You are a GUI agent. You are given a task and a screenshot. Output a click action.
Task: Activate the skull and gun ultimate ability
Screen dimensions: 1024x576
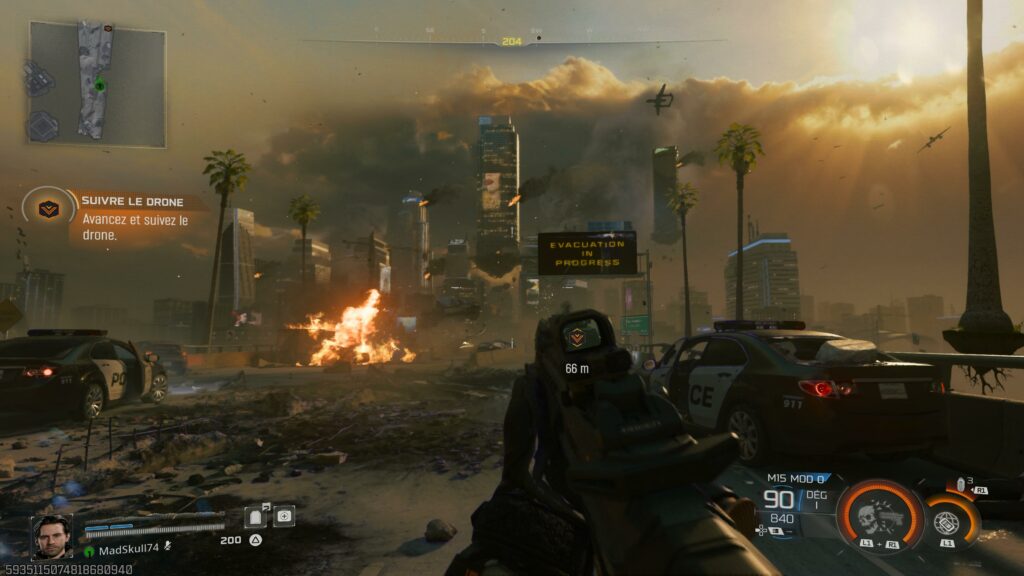pos(879,515)
